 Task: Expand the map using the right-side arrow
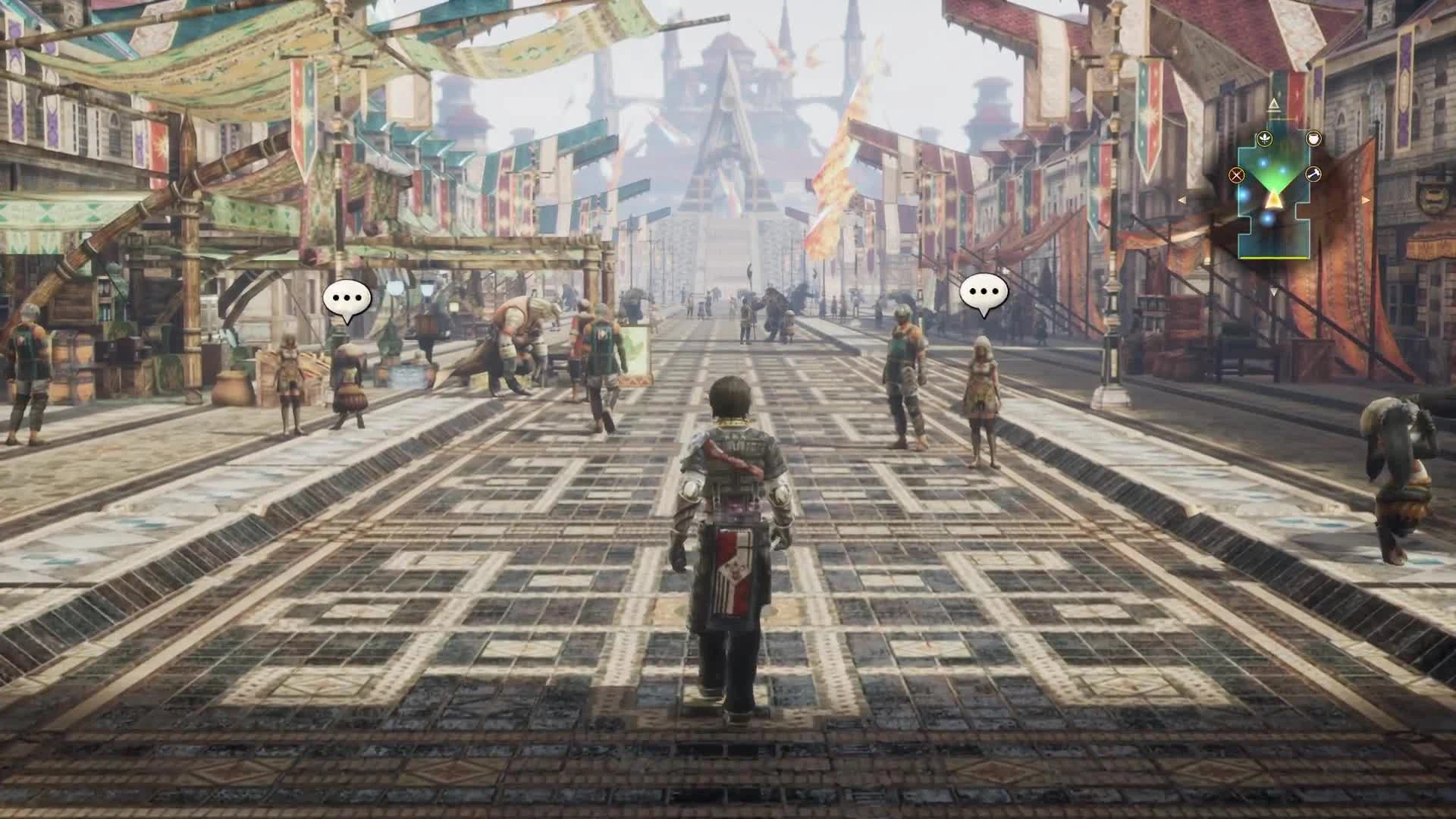[x=1366, y=200]
